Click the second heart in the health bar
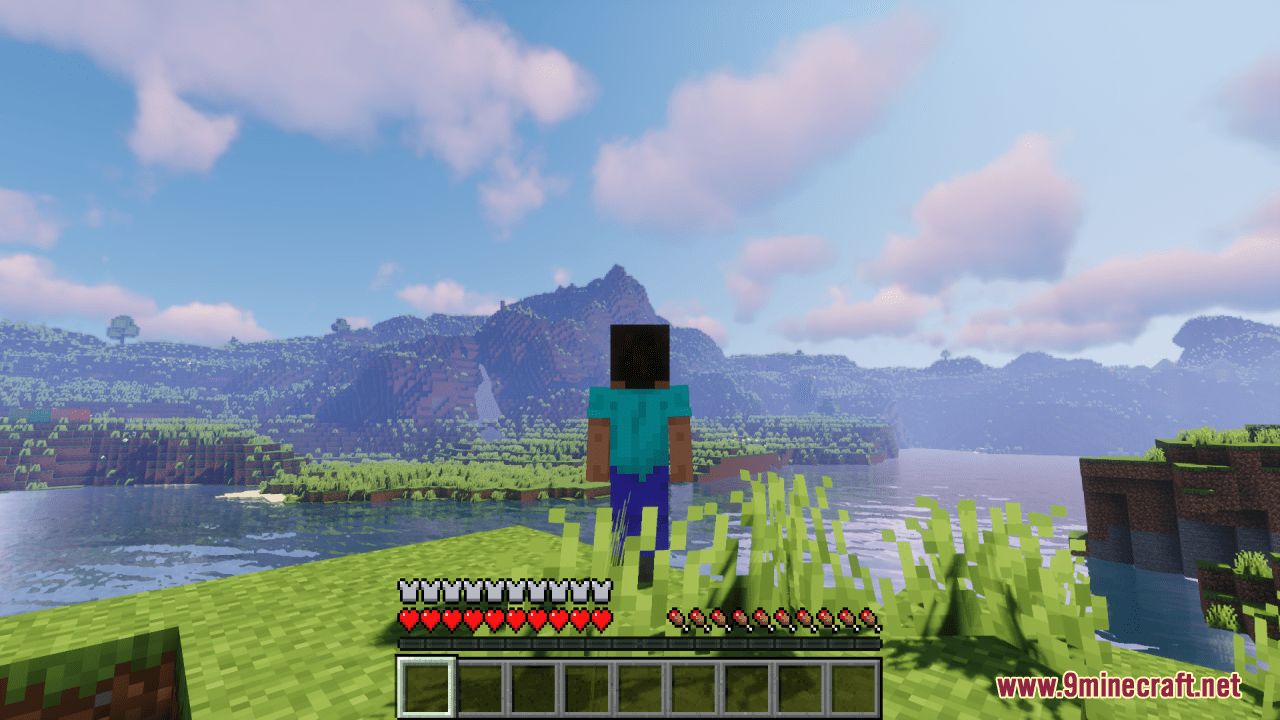The image size is (1280, 720). click(429, 618)
